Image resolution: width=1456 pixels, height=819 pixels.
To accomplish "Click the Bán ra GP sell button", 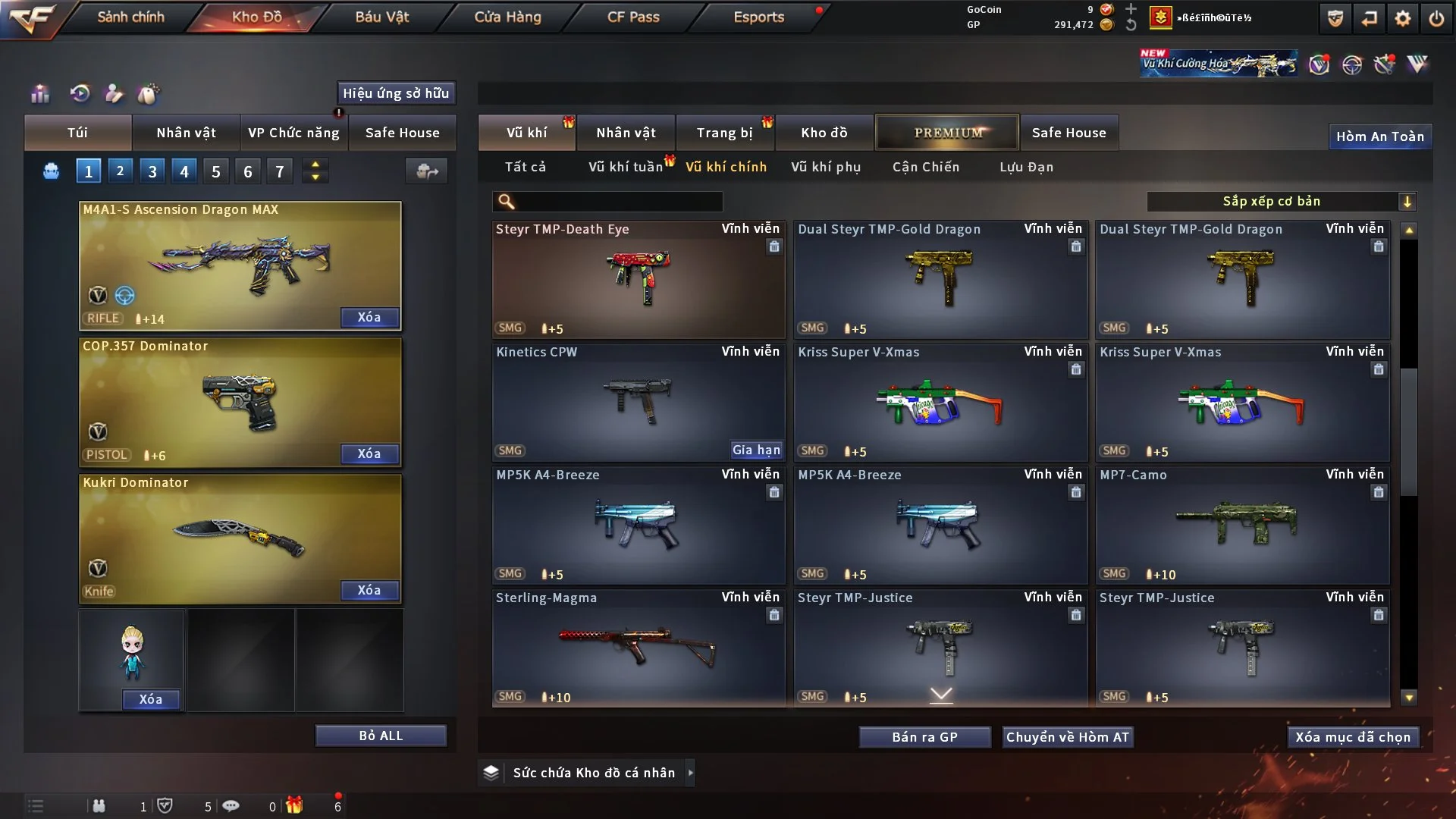I will click(924, 737).
